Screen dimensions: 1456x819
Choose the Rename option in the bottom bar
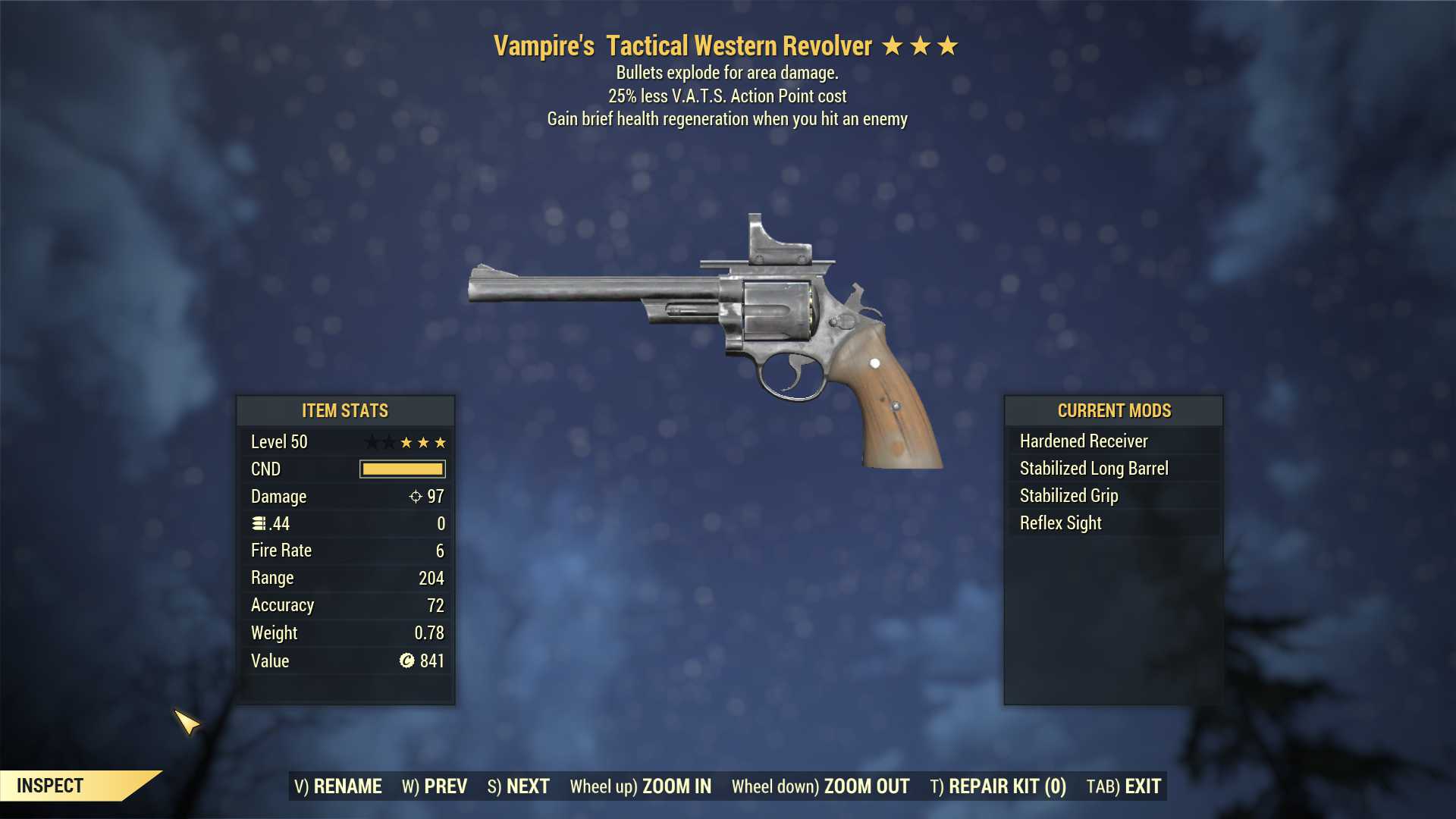click(x=338, y=786)
